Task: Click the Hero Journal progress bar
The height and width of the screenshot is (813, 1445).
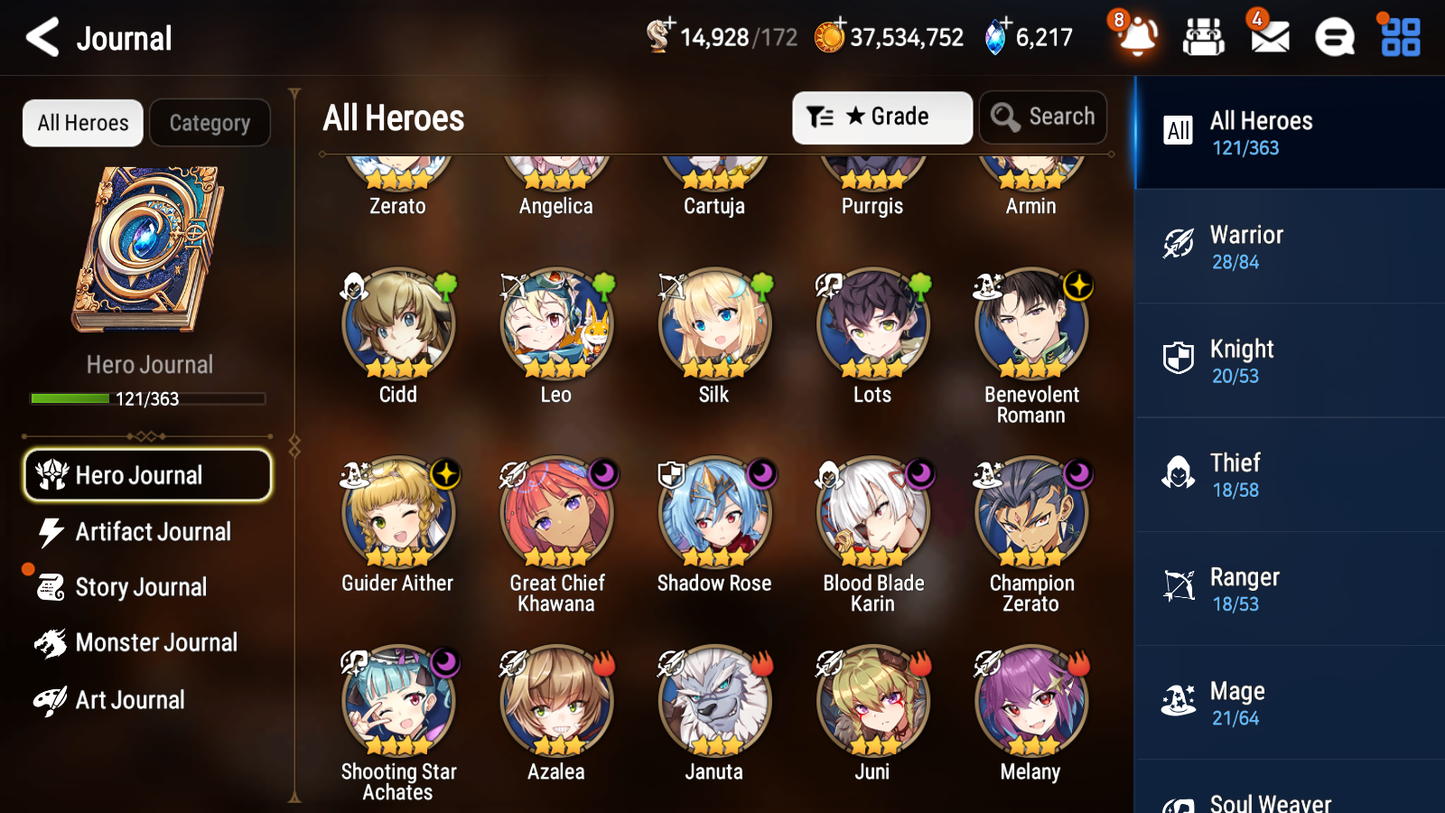Action: (148, 398)
